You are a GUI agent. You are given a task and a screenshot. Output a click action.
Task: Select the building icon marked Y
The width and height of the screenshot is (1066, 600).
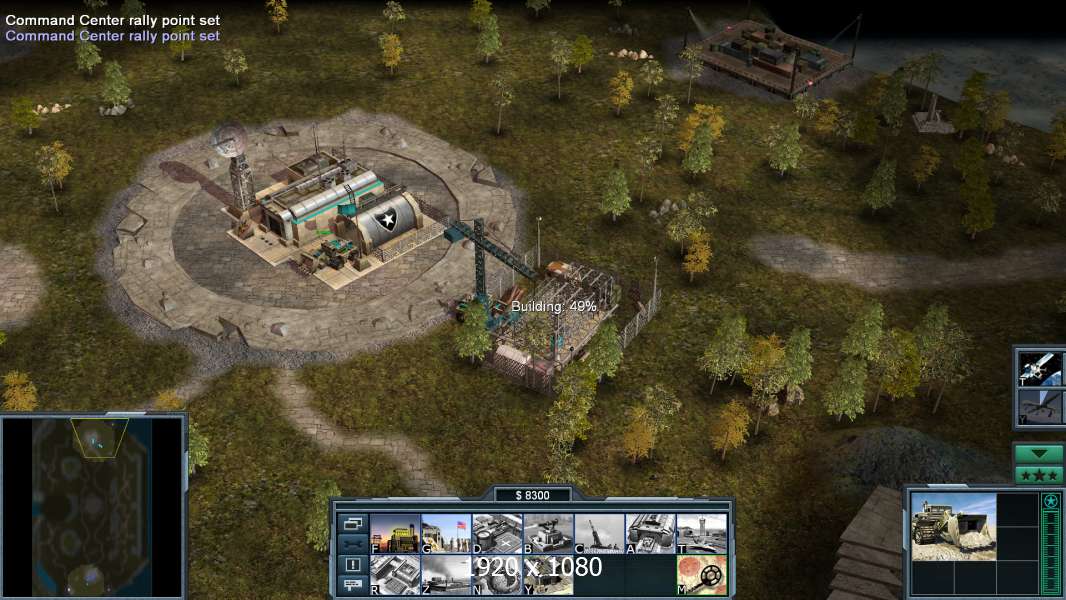[548, 575]
